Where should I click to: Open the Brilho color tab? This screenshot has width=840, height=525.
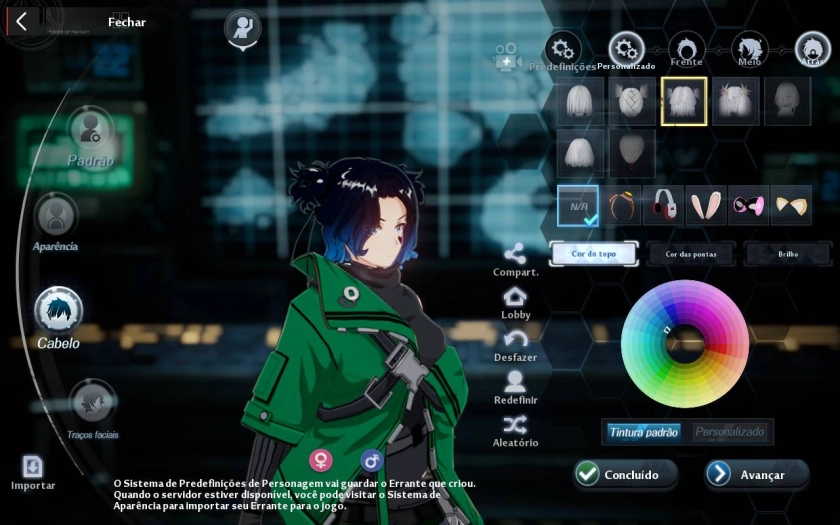(x=788, y=254)
